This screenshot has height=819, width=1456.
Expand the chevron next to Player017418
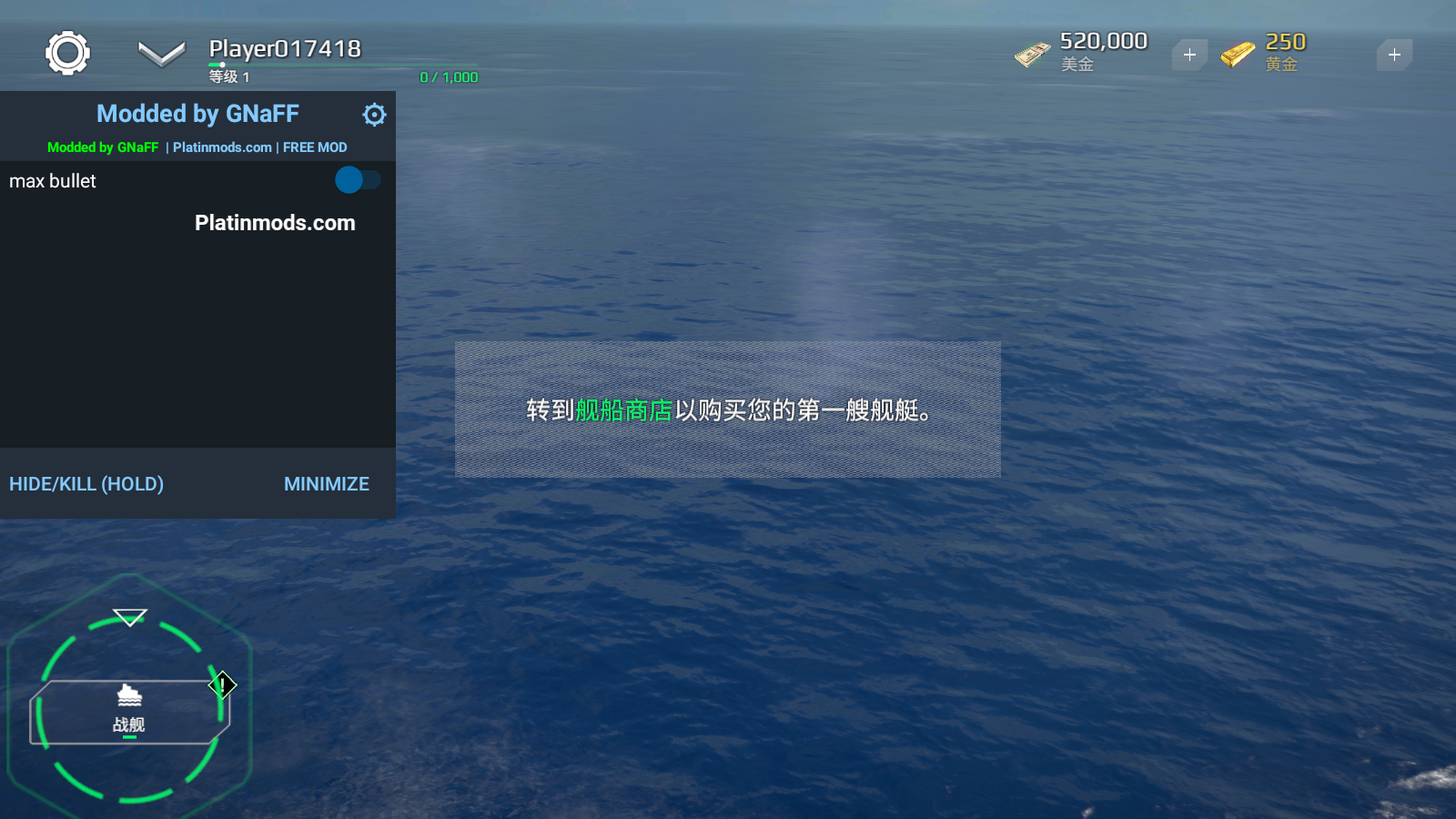[x=160, y=53]
